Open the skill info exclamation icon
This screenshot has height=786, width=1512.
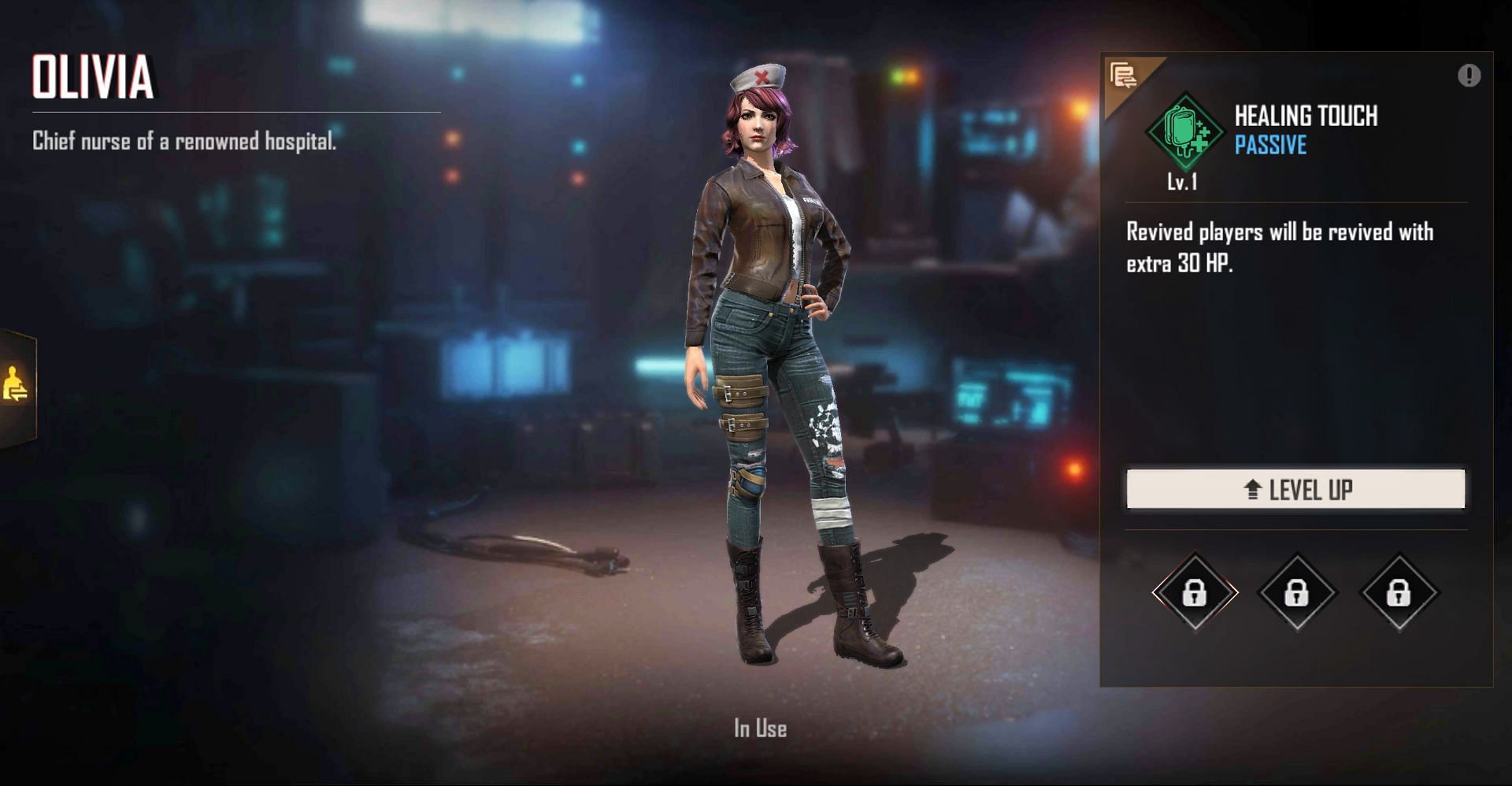(x=1469, y=76)
